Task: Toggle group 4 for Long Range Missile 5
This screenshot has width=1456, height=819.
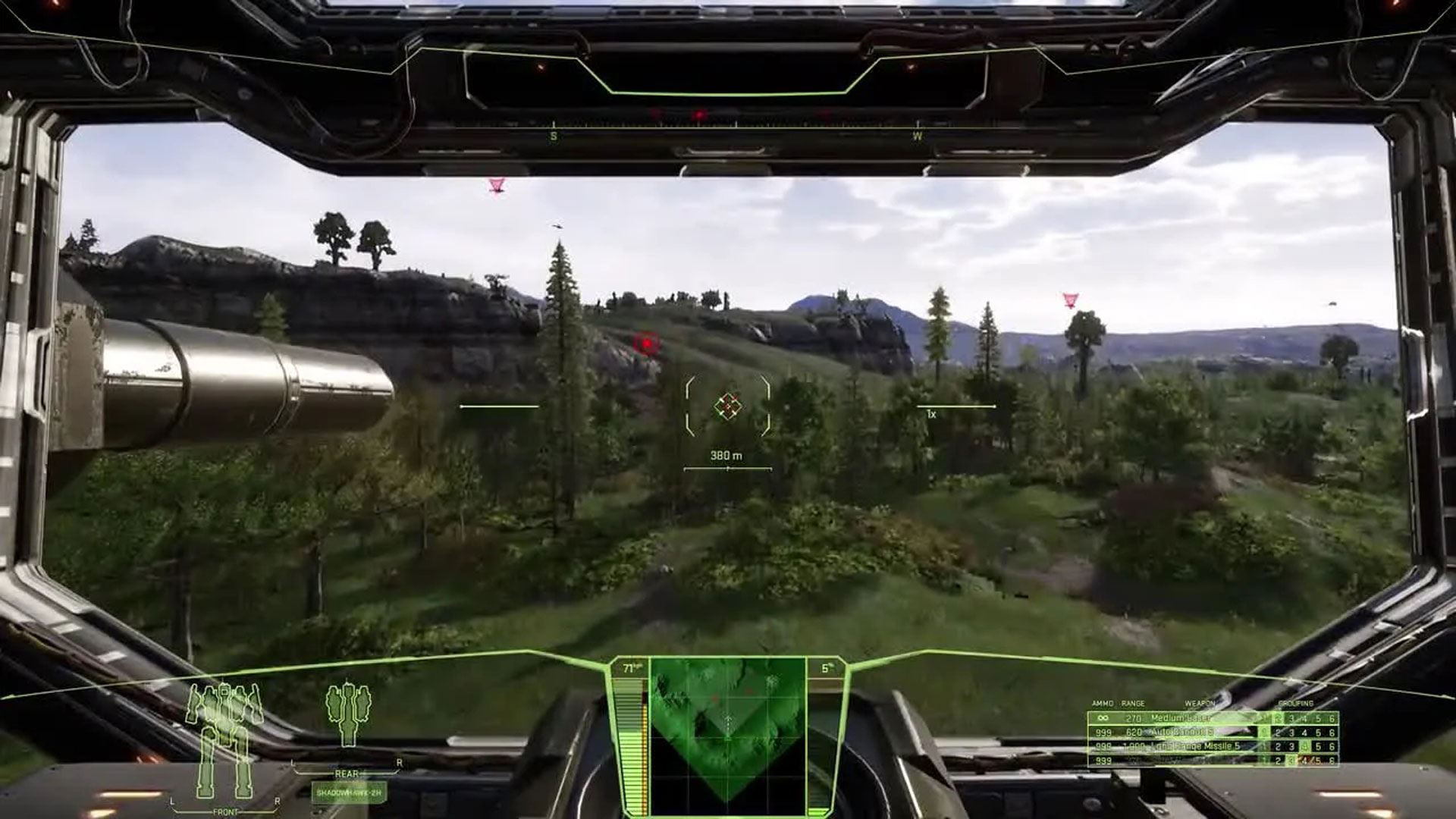Action: click(1304, 747)
